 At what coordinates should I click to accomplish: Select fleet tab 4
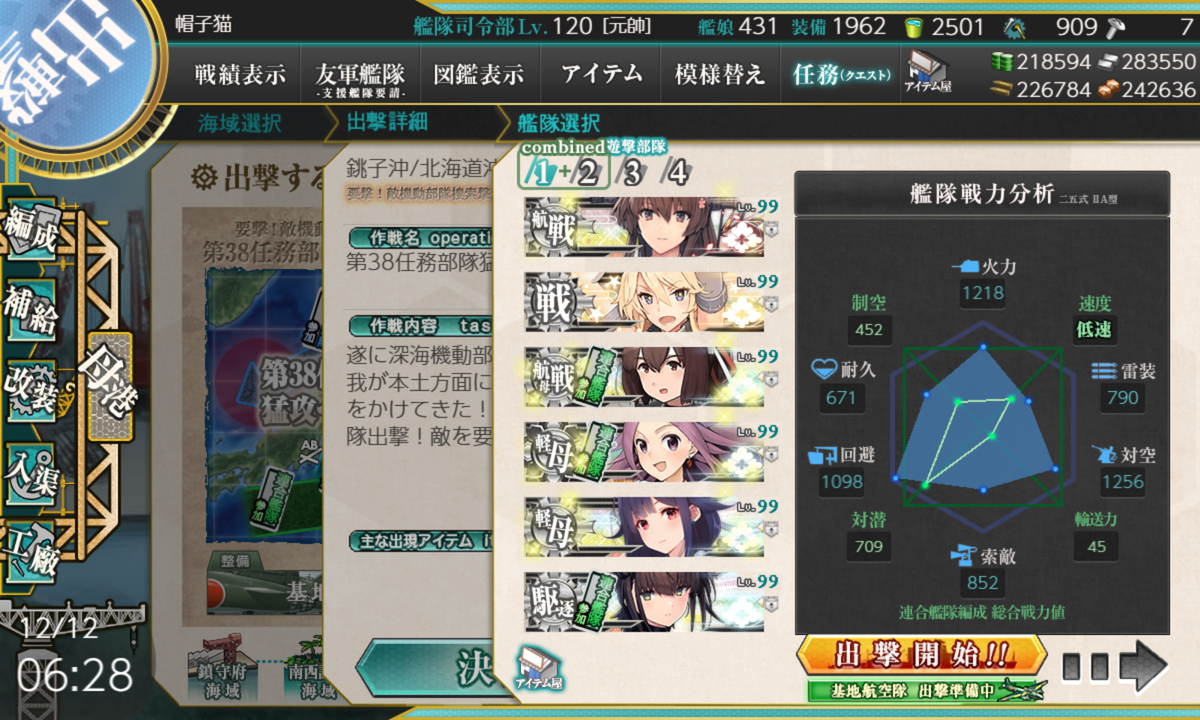[x=677, y=173]
